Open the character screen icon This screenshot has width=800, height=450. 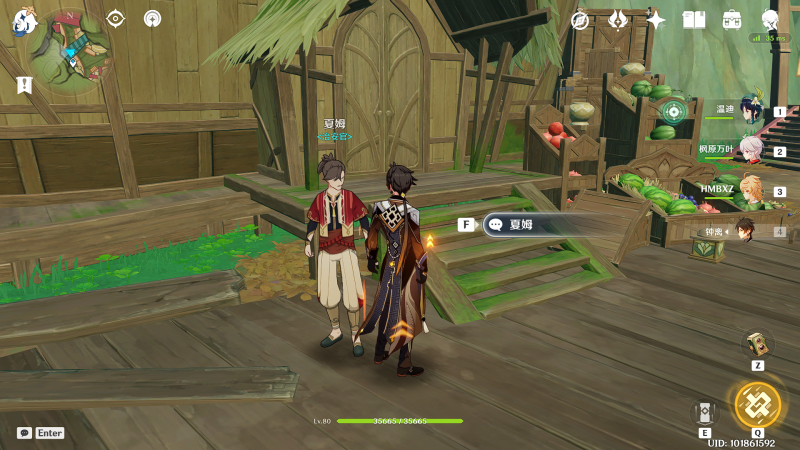pos(770,20)
